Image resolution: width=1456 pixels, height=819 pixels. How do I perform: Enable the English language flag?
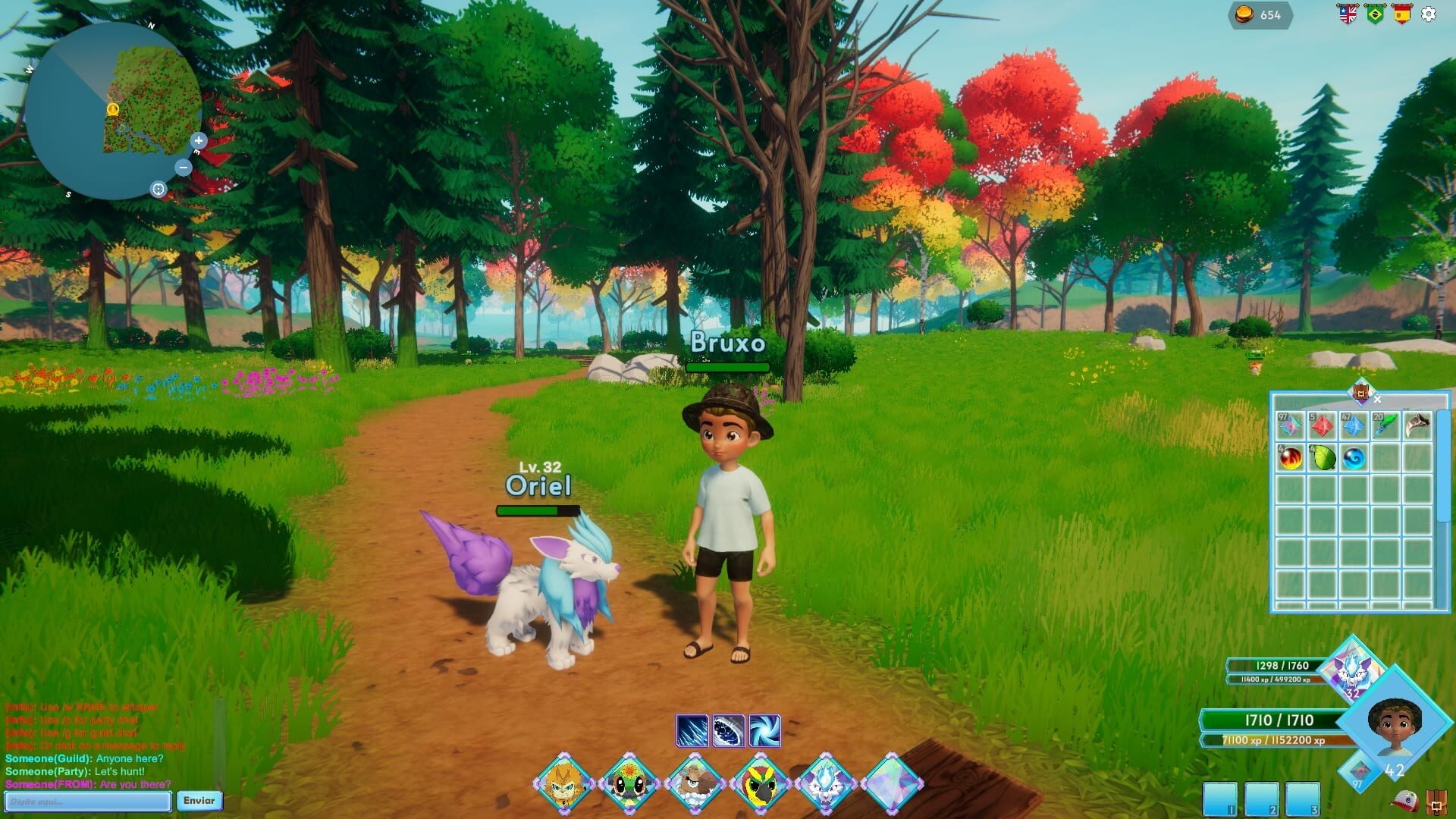click(x=1348, y=13)
